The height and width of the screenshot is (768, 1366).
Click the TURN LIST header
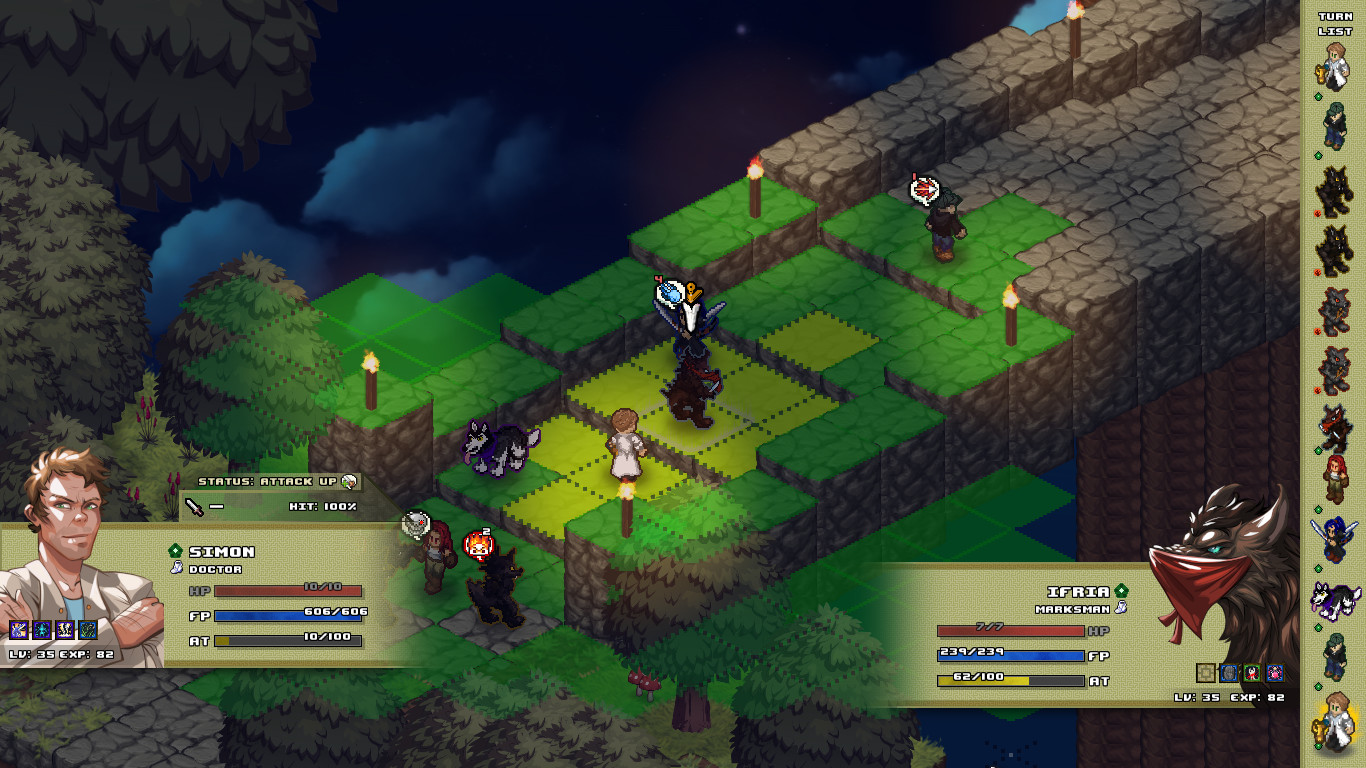tap(1334, 24)
